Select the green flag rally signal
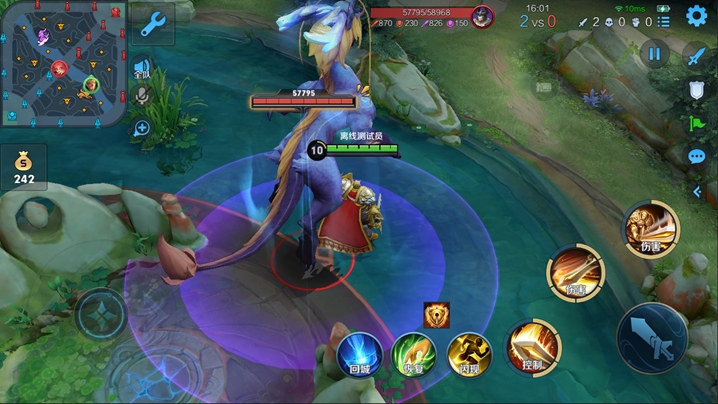This screenshot has height=404, width=718. [x=696, y=123]
